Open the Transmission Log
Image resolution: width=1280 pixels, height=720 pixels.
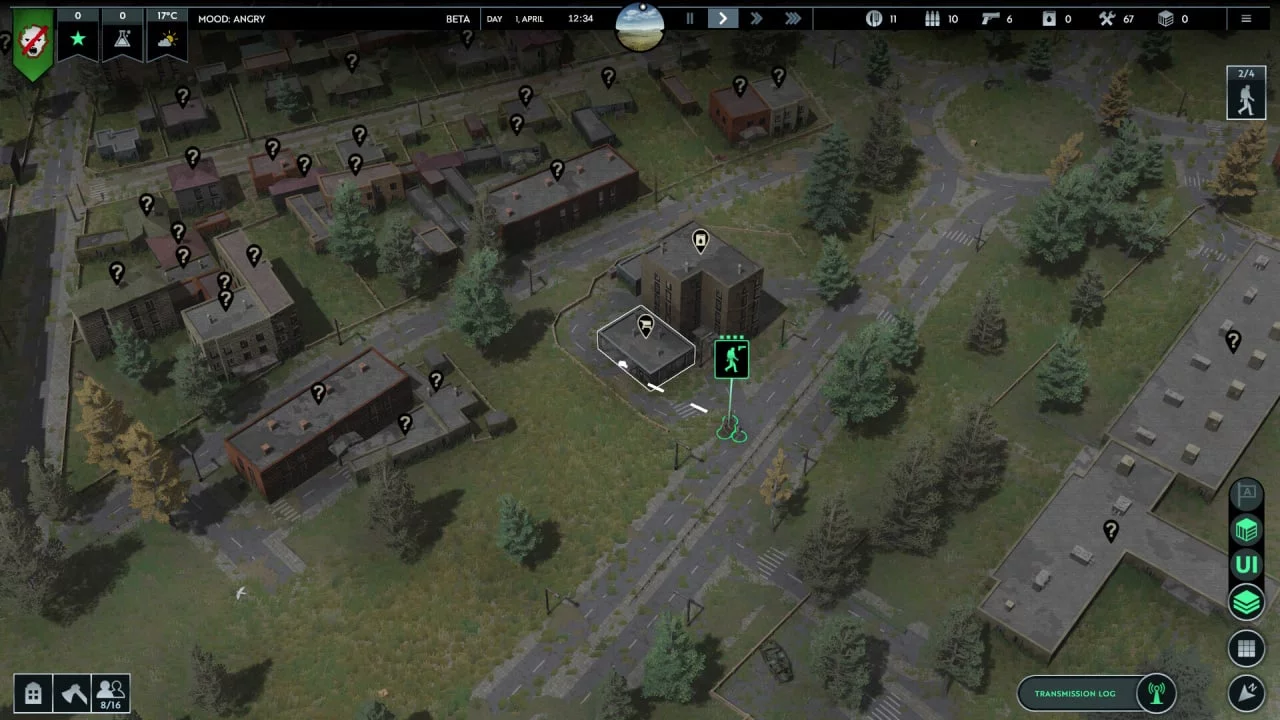click(1075, 693)
